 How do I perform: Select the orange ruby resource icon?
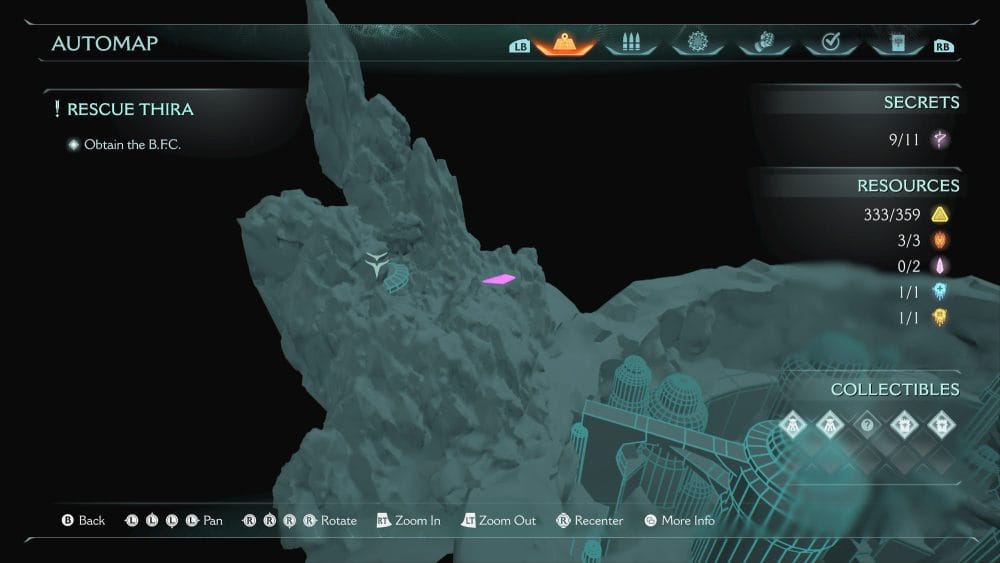(940, 240)
